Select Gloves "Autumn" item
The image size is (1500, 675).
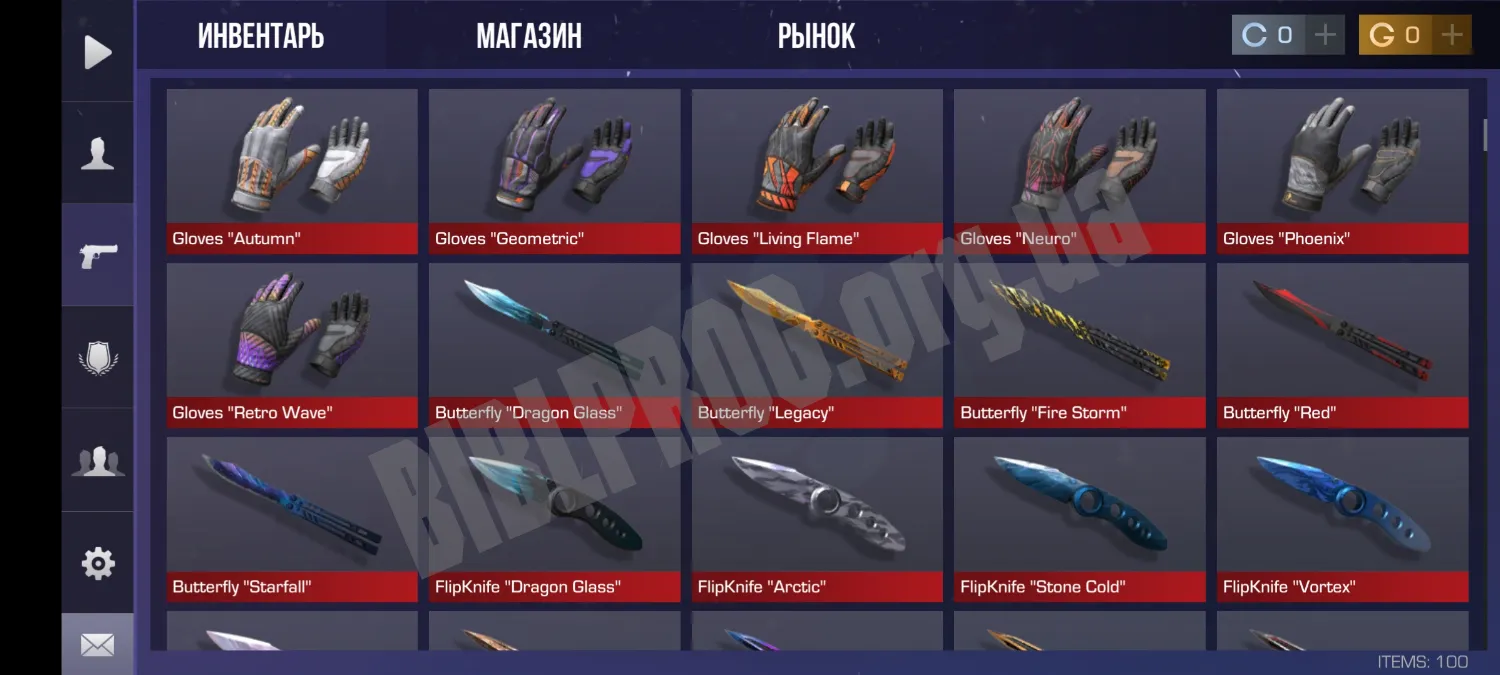coord(292,170)
